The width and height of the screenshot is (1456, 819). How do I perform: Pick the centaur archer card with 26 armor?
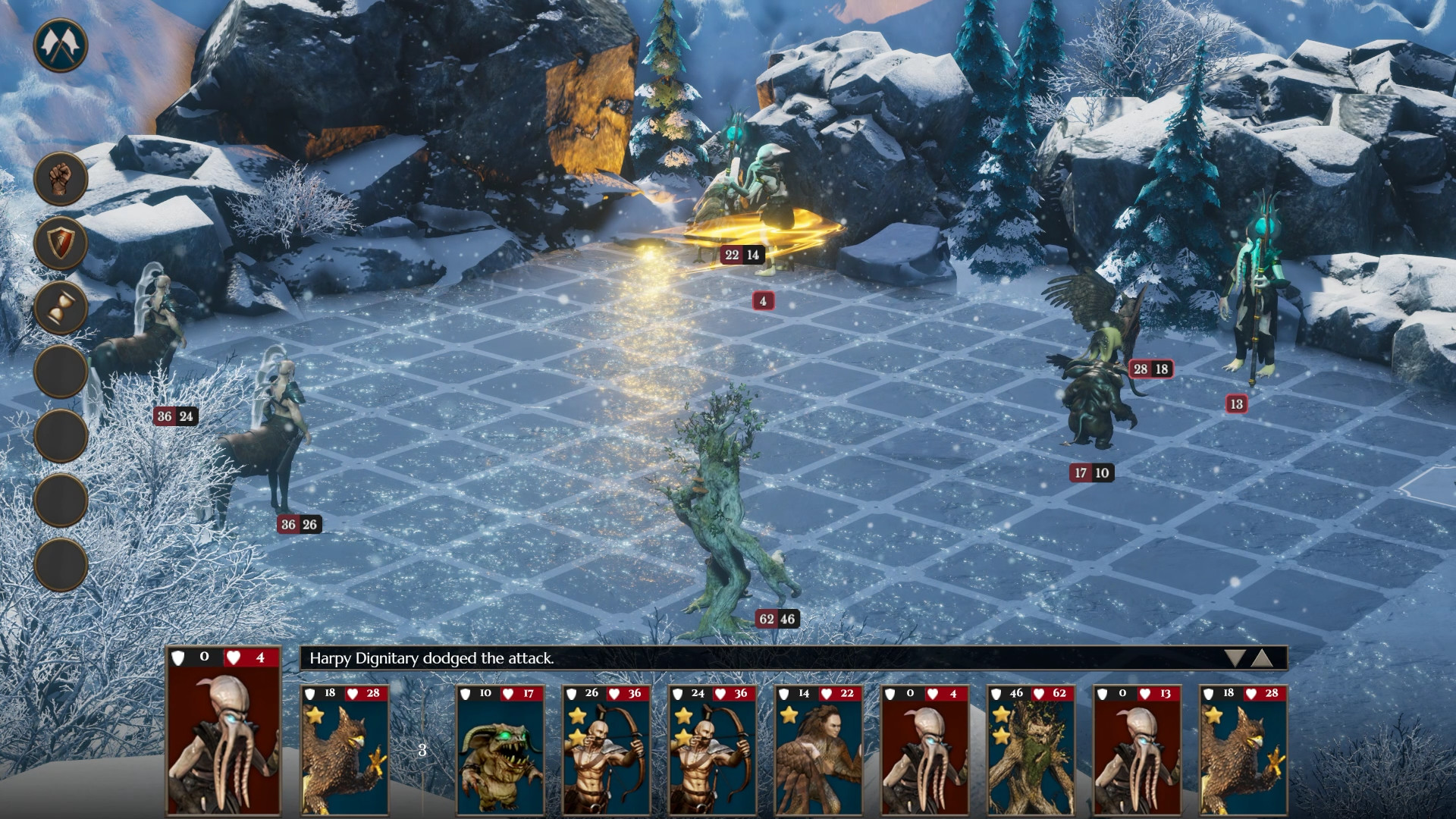tap(606, 751)
